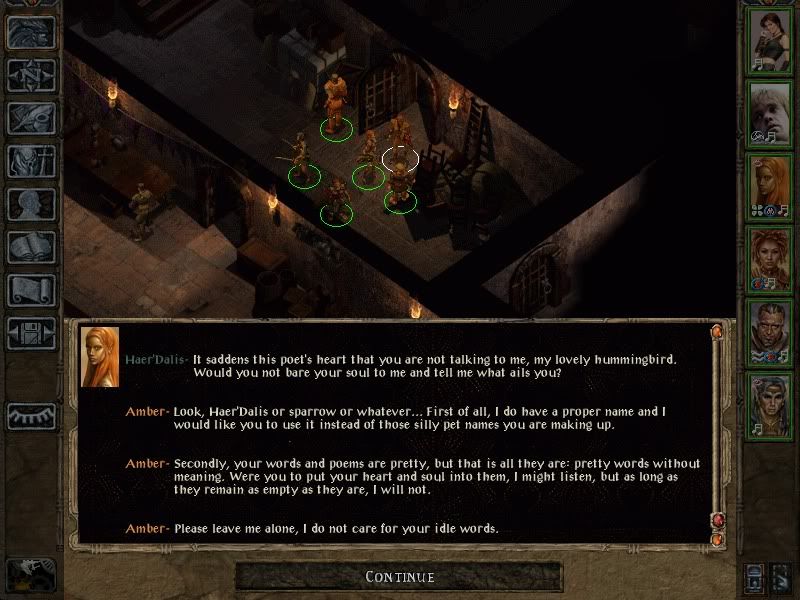Pick the dark-armored man's portrait
Image resolution: width=800 pixels, height=600 pixels.
[770, 330]
